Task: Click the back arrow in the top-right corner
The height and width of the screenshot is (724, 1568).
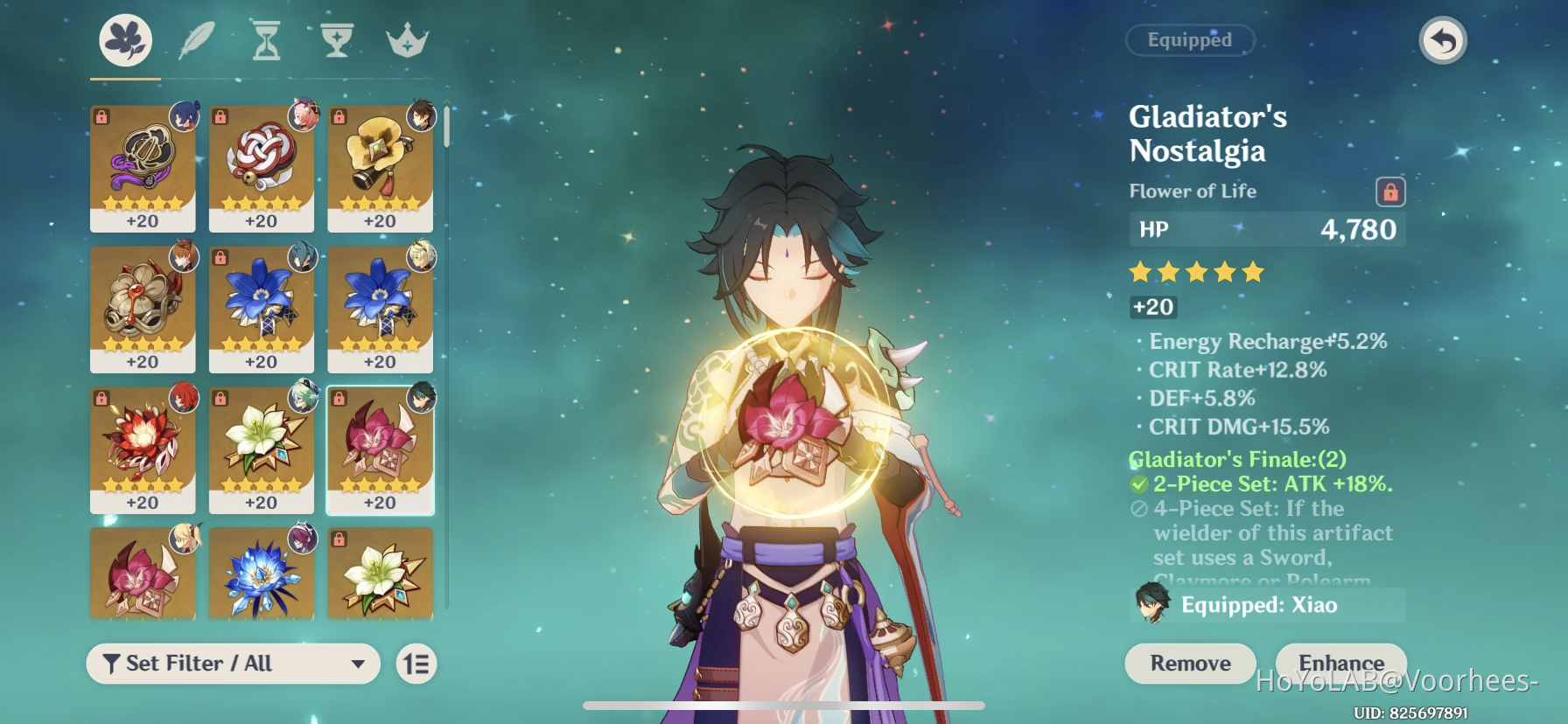Action: click(1445, 39)
